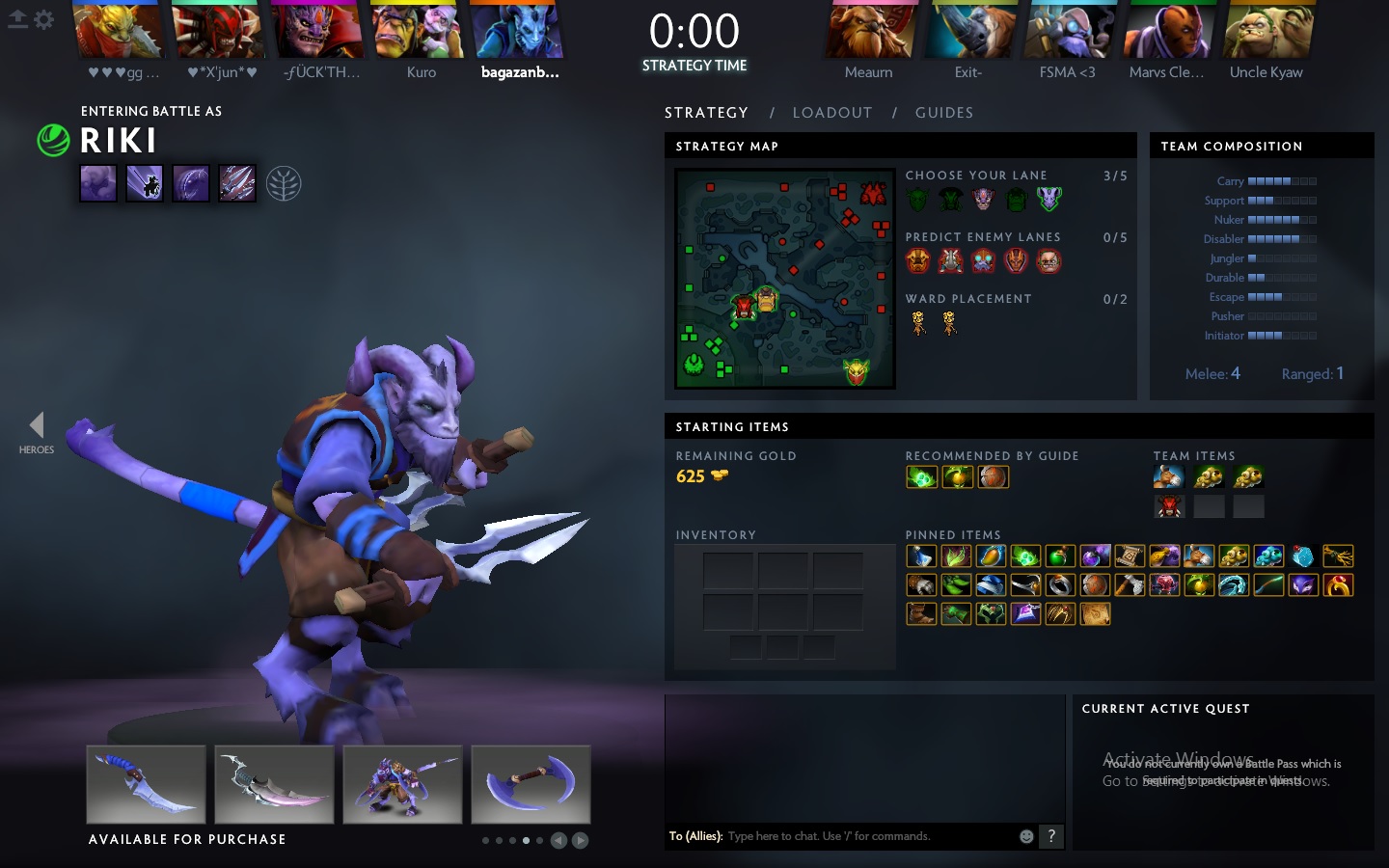Image resolution: width=1389 pixels, height=868 pixels.
Task: Purchase Boots of Speed from pinned items
Action: (x=921, y=614)
